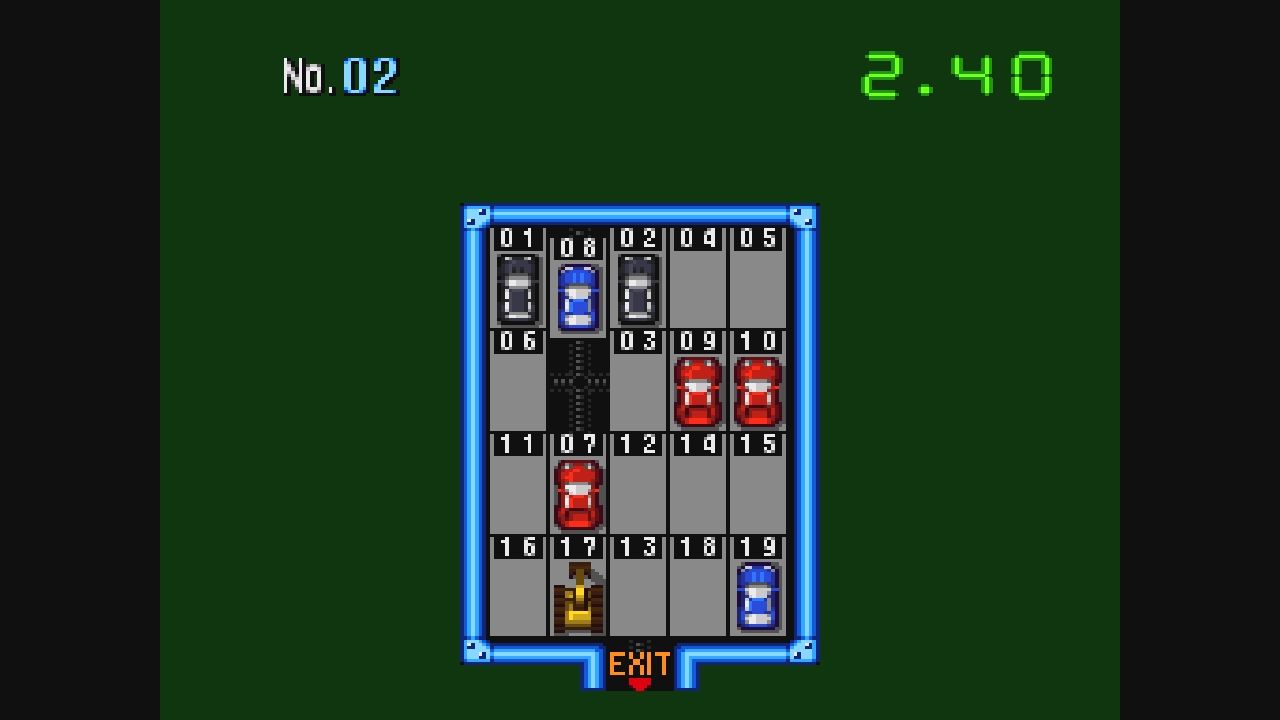Select the gray car in space 01
The height and width of the screenshot is (720, 1280).
pos(517,290)
